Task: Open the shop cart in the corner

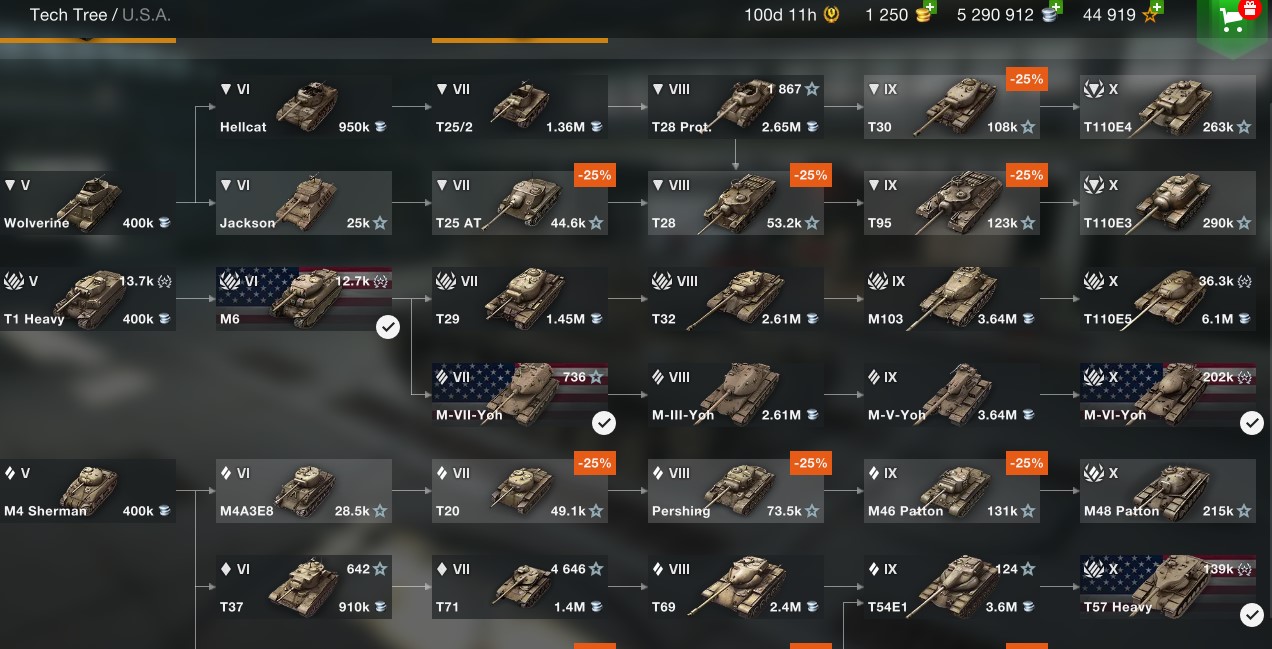Action: 1232,20
